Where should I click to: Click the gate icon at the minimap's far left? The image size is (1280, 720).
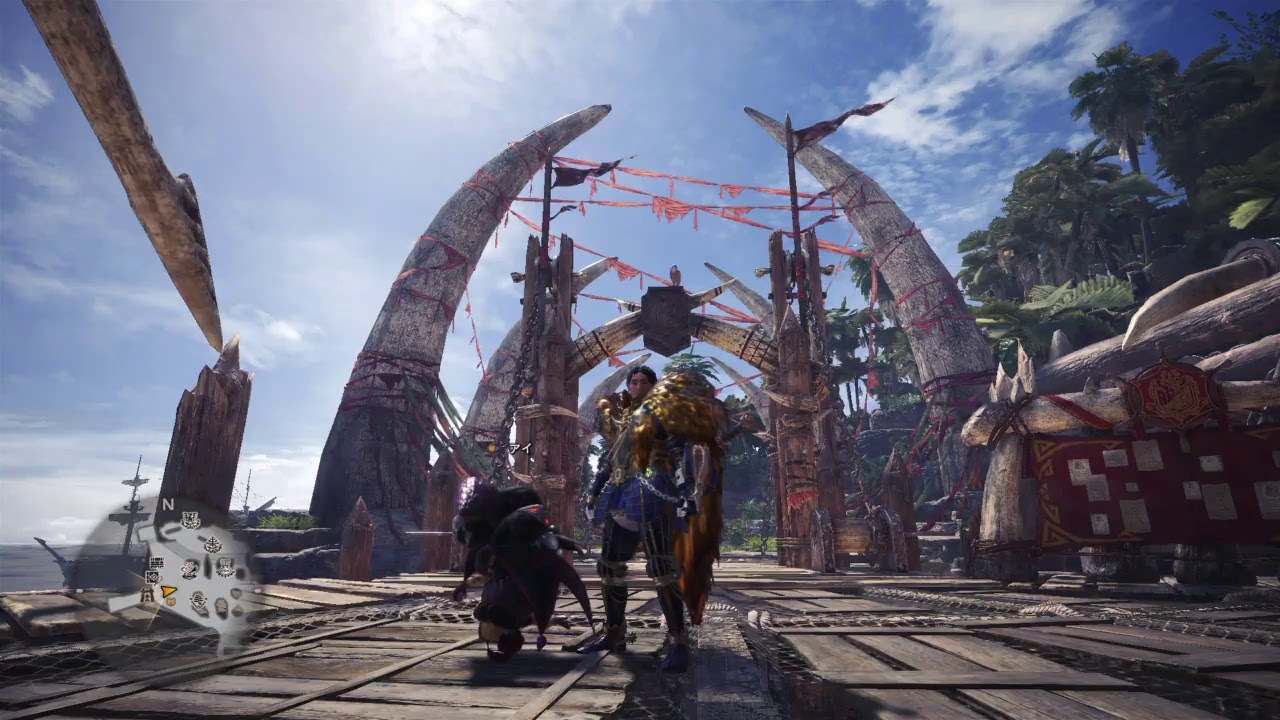[x=146, y=596]
